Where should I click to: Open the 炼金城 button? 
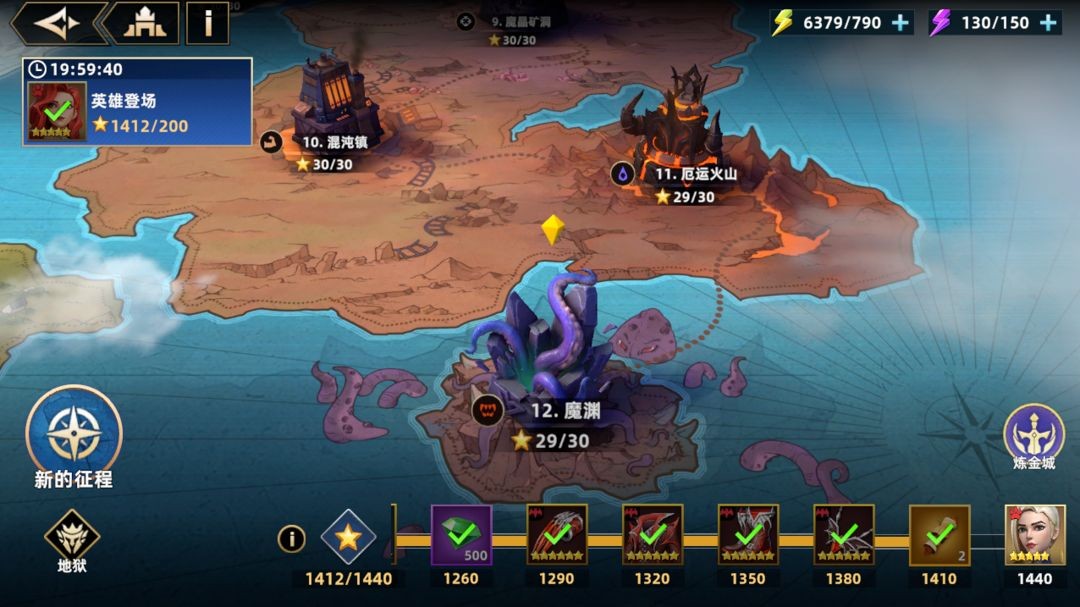pyautogui.click(x=1034, y=433)
